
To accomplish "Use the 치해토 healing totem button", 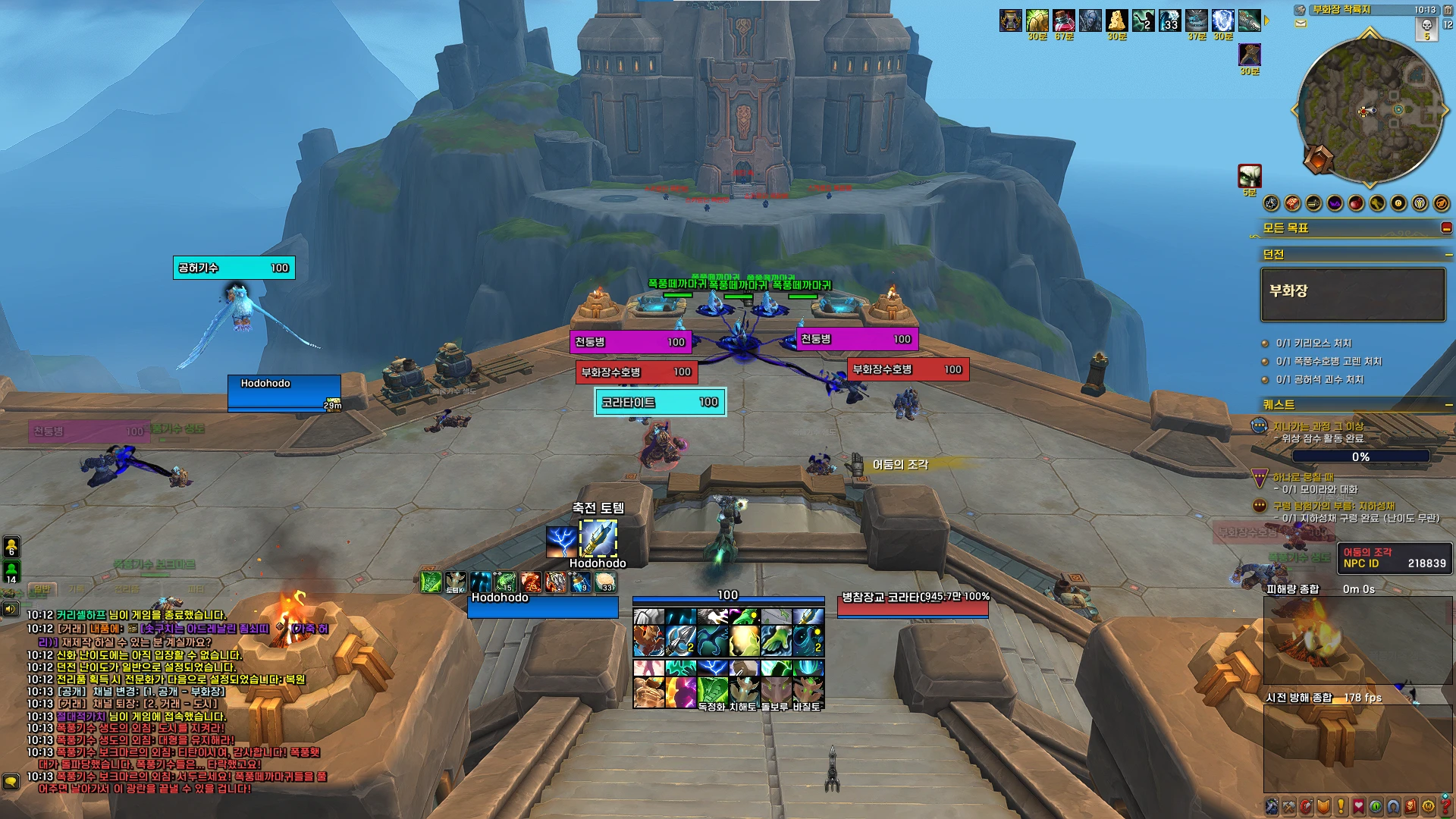I will click(x=743, y=692).
